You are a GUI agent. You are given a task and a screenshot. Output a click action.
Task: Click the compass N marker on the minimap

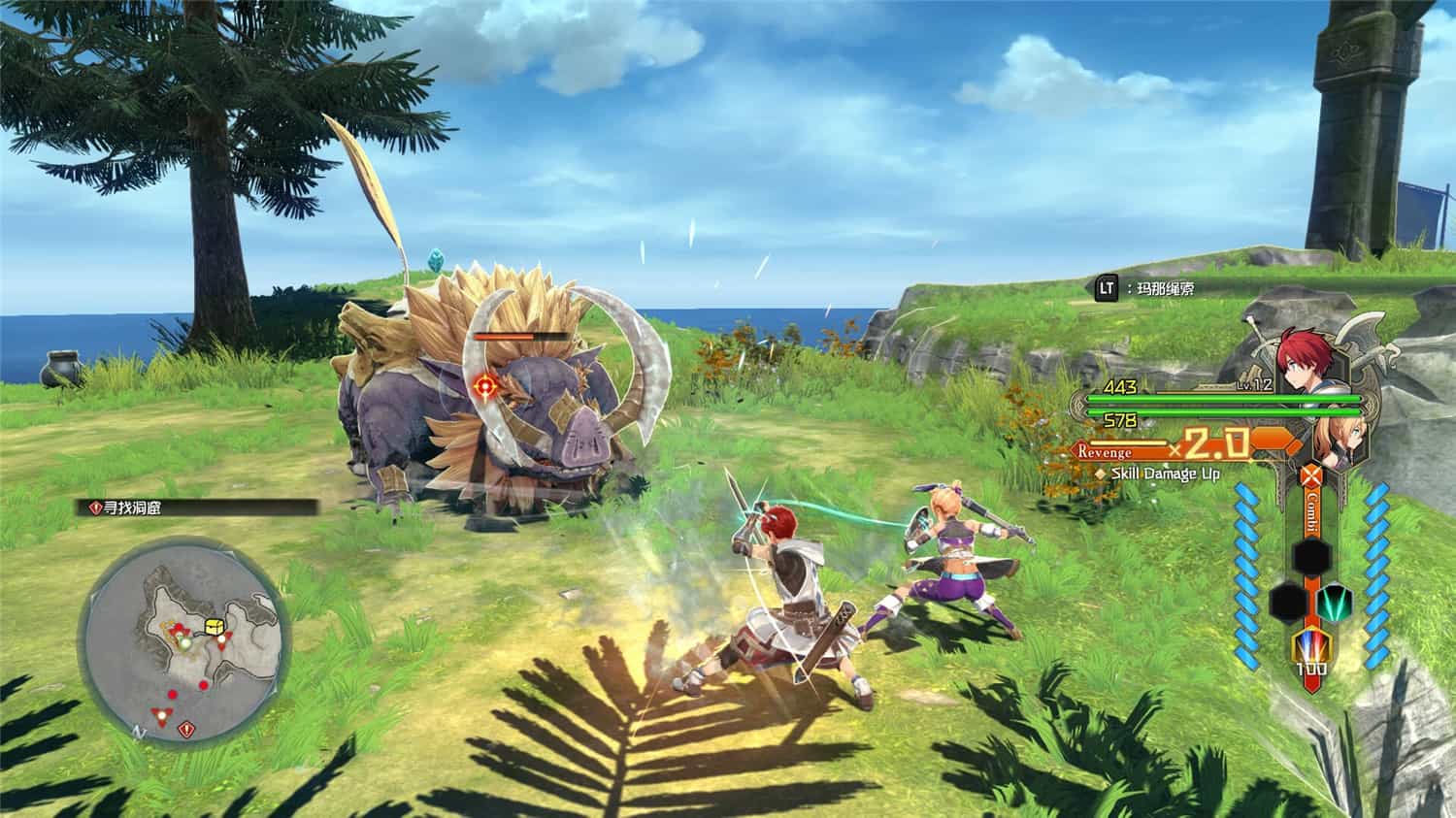[139, 733]
